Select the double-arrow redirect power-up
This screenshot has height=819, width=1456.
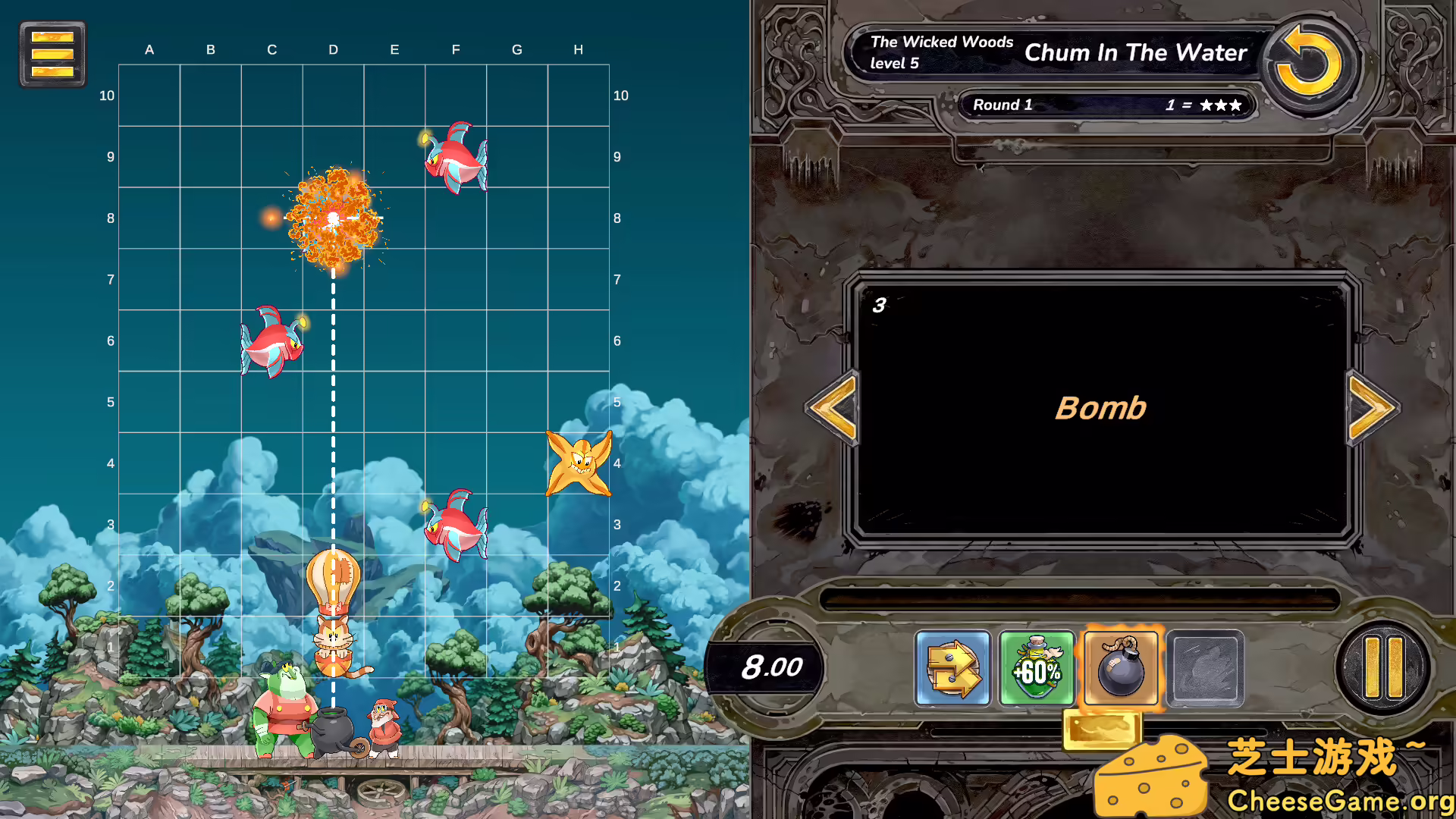coord(952,668)
